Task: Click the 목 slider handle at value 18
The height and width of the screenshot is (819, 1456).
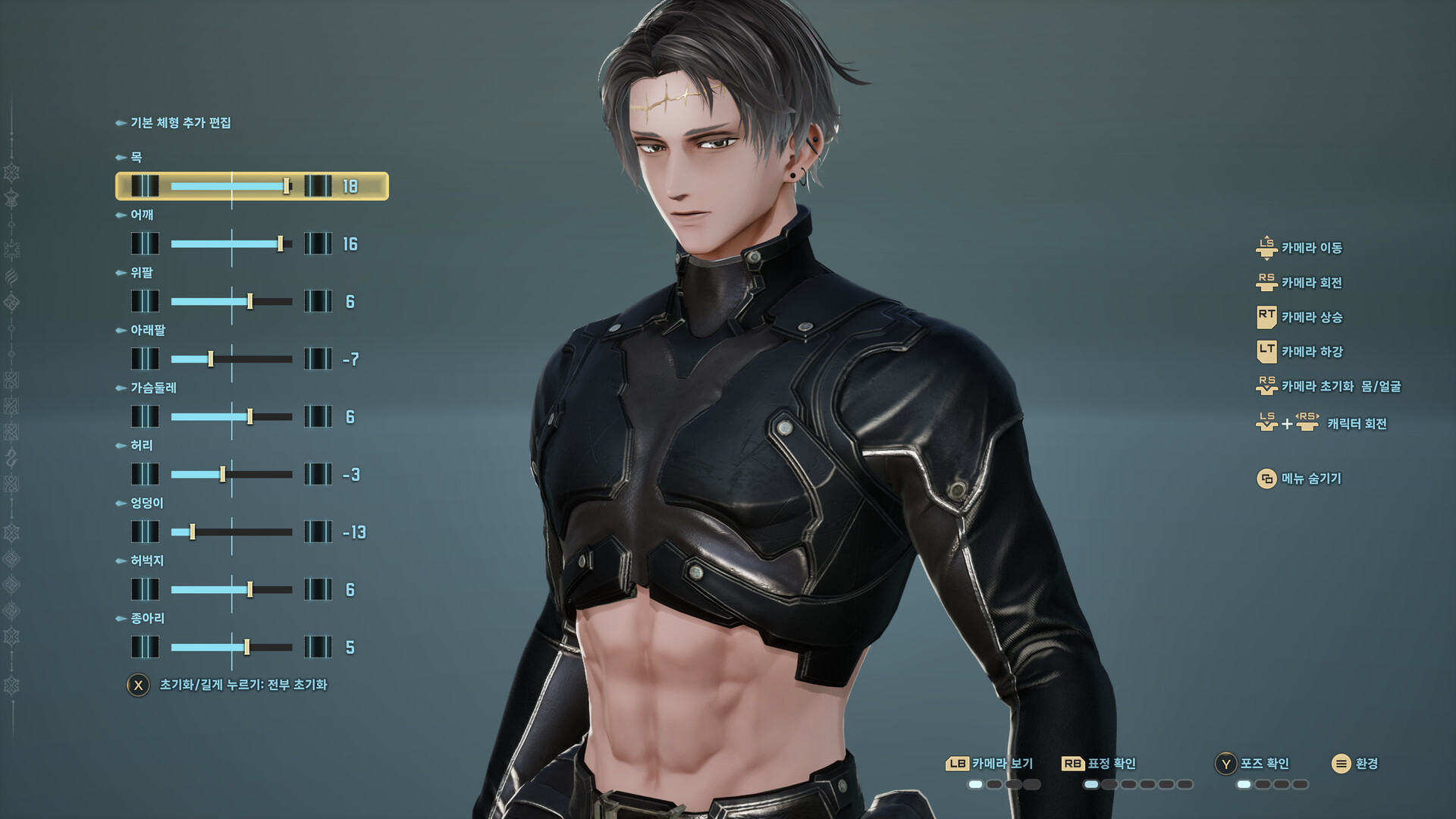Action: (287, 186)
